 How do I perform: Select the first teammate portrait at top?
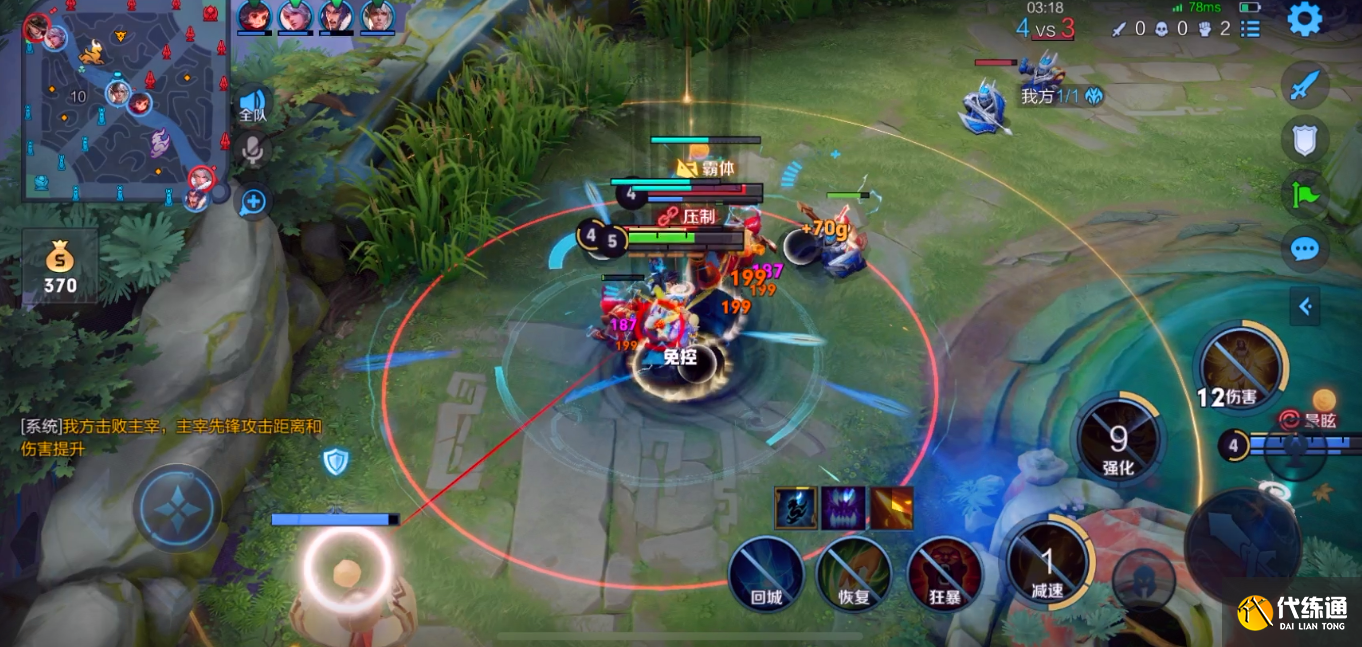click(254, 17)
